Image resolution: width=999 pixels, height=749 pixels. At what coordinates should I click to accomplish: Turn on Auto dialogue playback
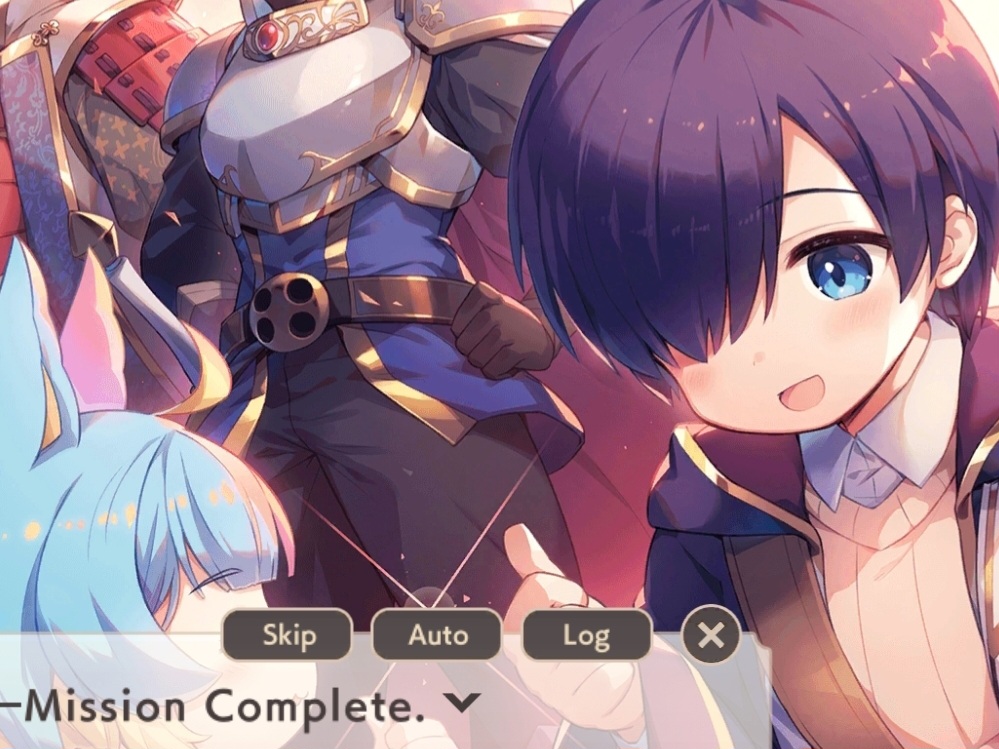coord(437,635)
